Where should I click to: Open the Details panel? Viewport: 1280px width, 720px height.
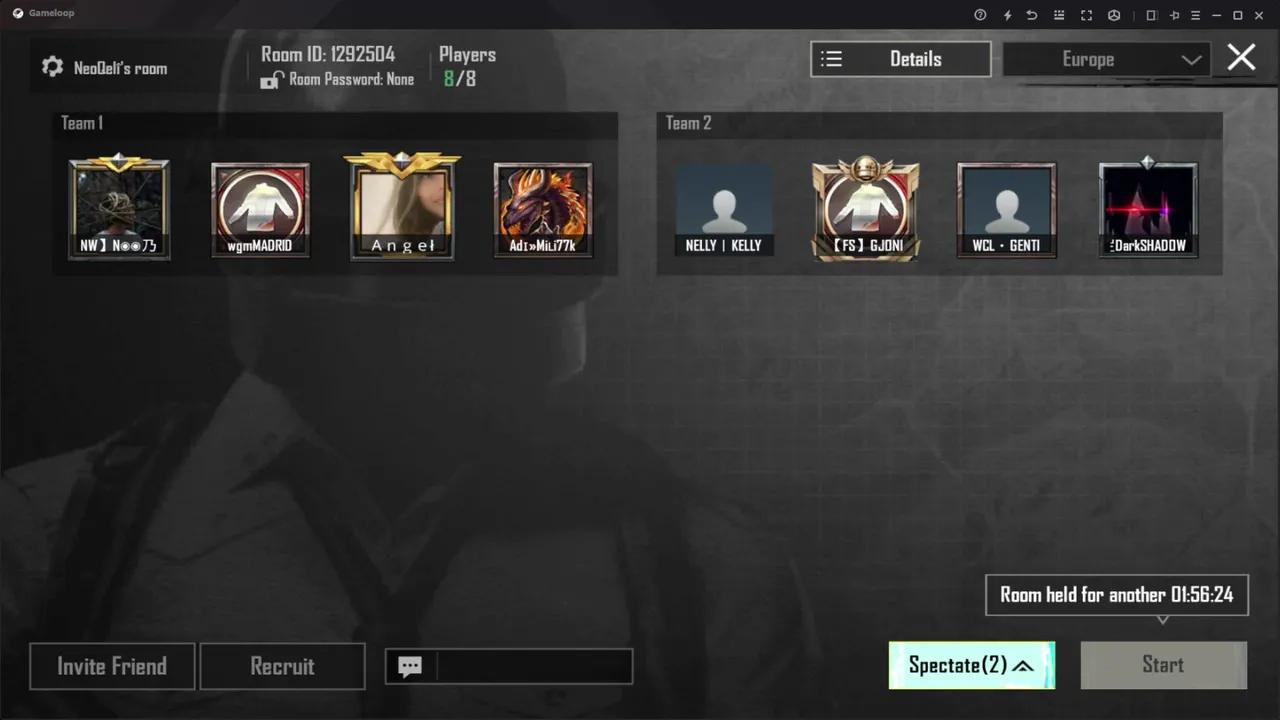pos(900,59)
